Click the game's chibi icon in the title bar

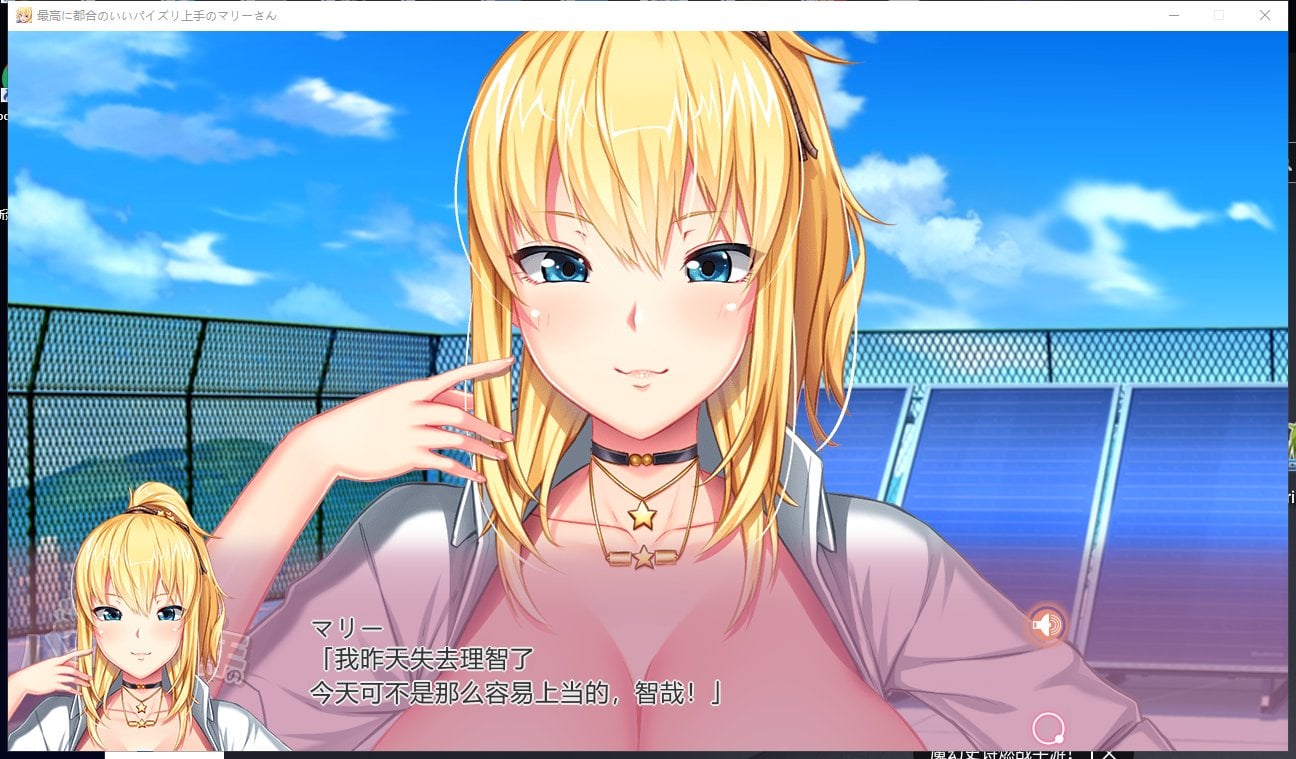25,15
